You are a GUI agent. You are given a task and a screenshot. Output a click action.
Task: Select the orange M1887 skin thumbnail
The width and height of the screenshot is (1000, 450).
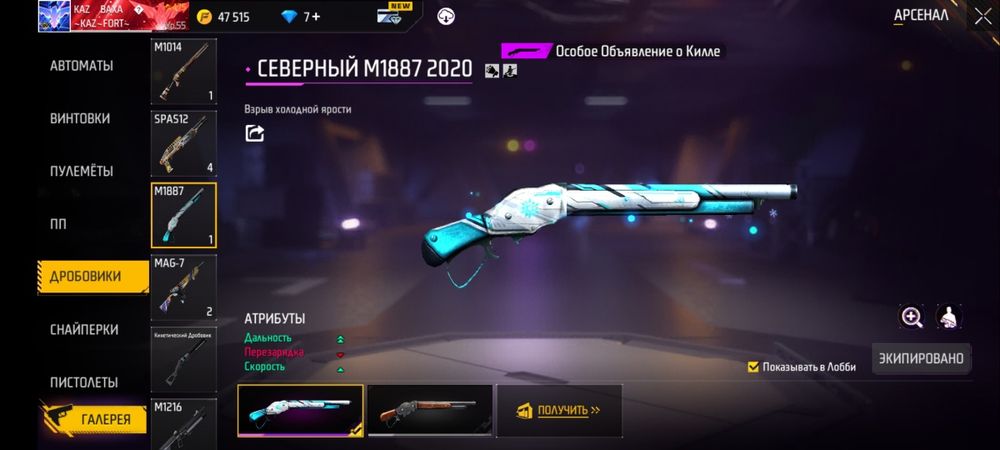pyautogui.click(x=429, y=410)
